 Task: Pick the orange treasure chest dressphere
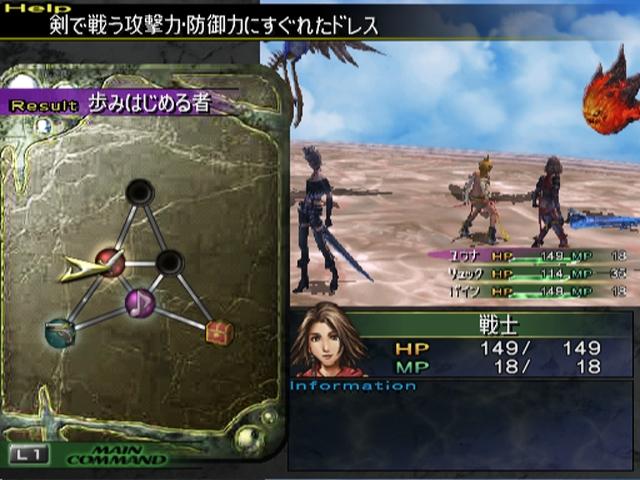pyautogui.click(x=219, y=332)
